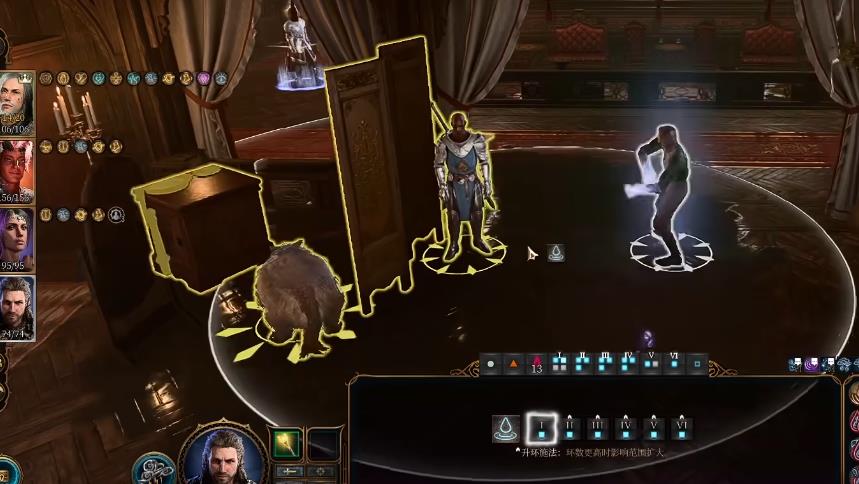859x484 pixels.
Task: Choose the level III upcast option
Action: tap(598, 430)
